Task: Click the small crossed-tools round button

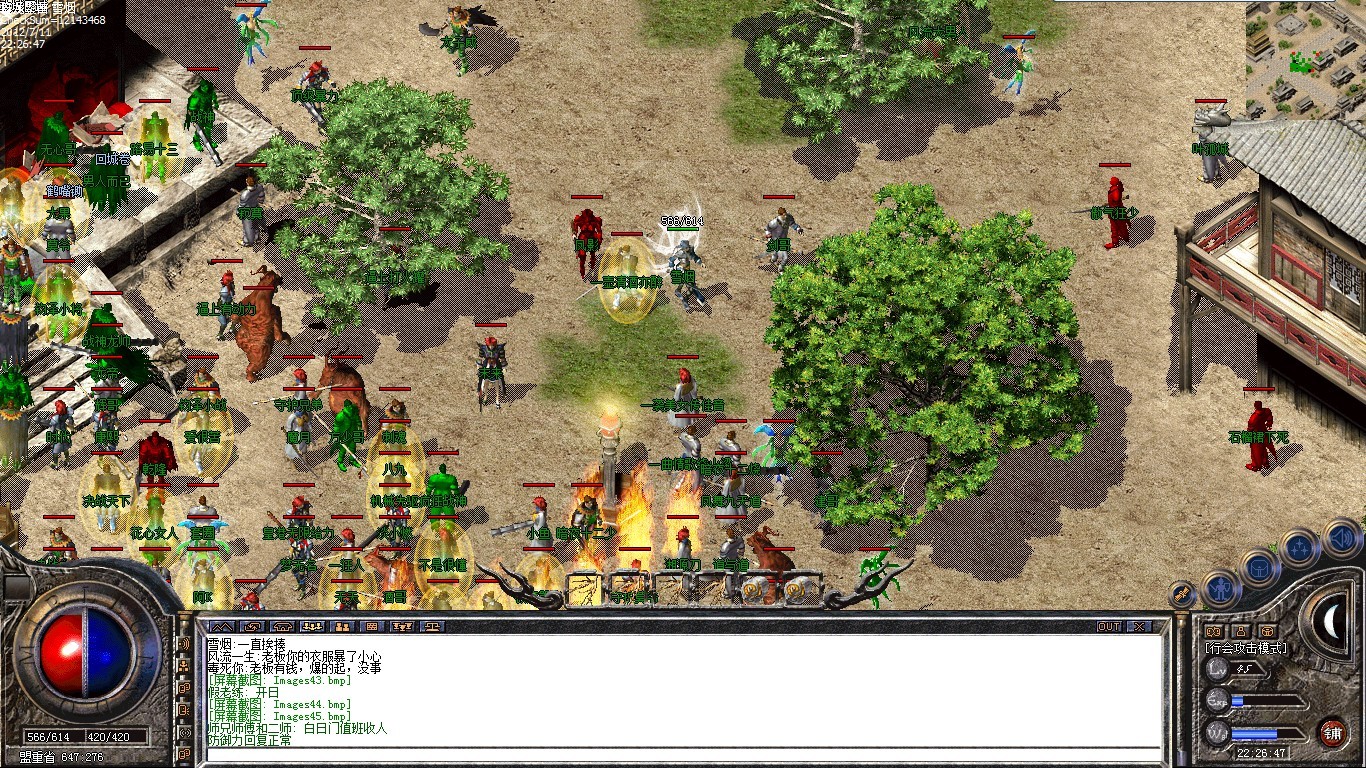Action: click(x=1181, y=594)
